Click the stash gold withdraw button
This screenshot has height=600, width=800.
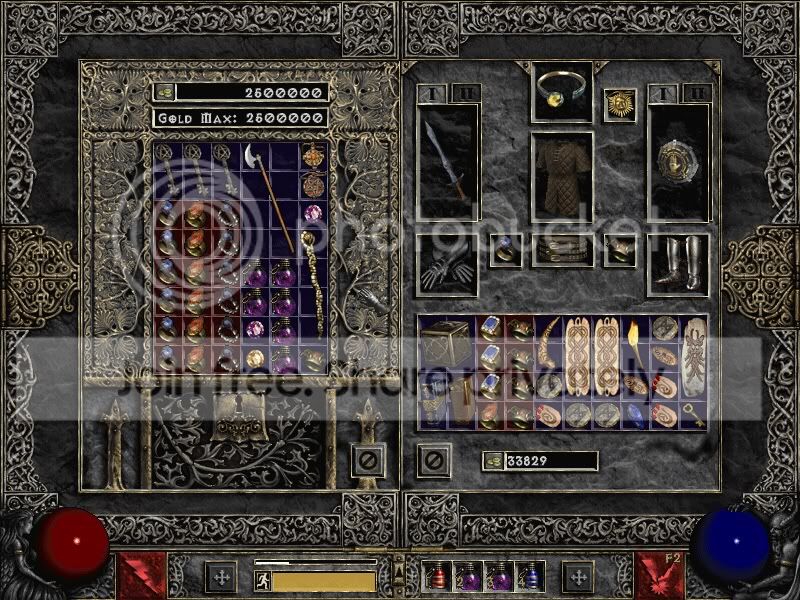[x=163, y=92]
